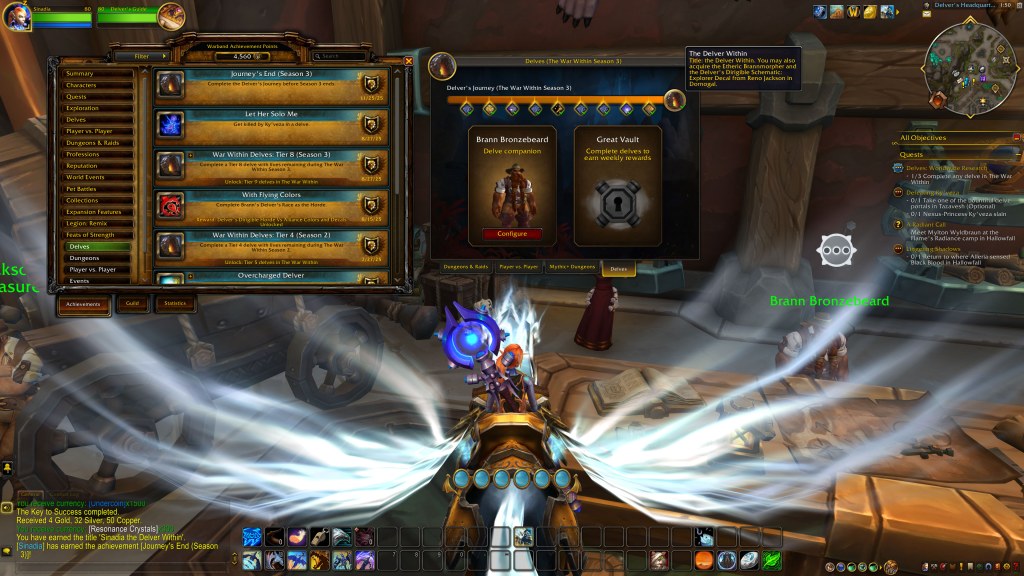This screenshot has height=576, width=1024.
Task: Select the Let Her Solo Me achievement
Action: tap(272, 122)
